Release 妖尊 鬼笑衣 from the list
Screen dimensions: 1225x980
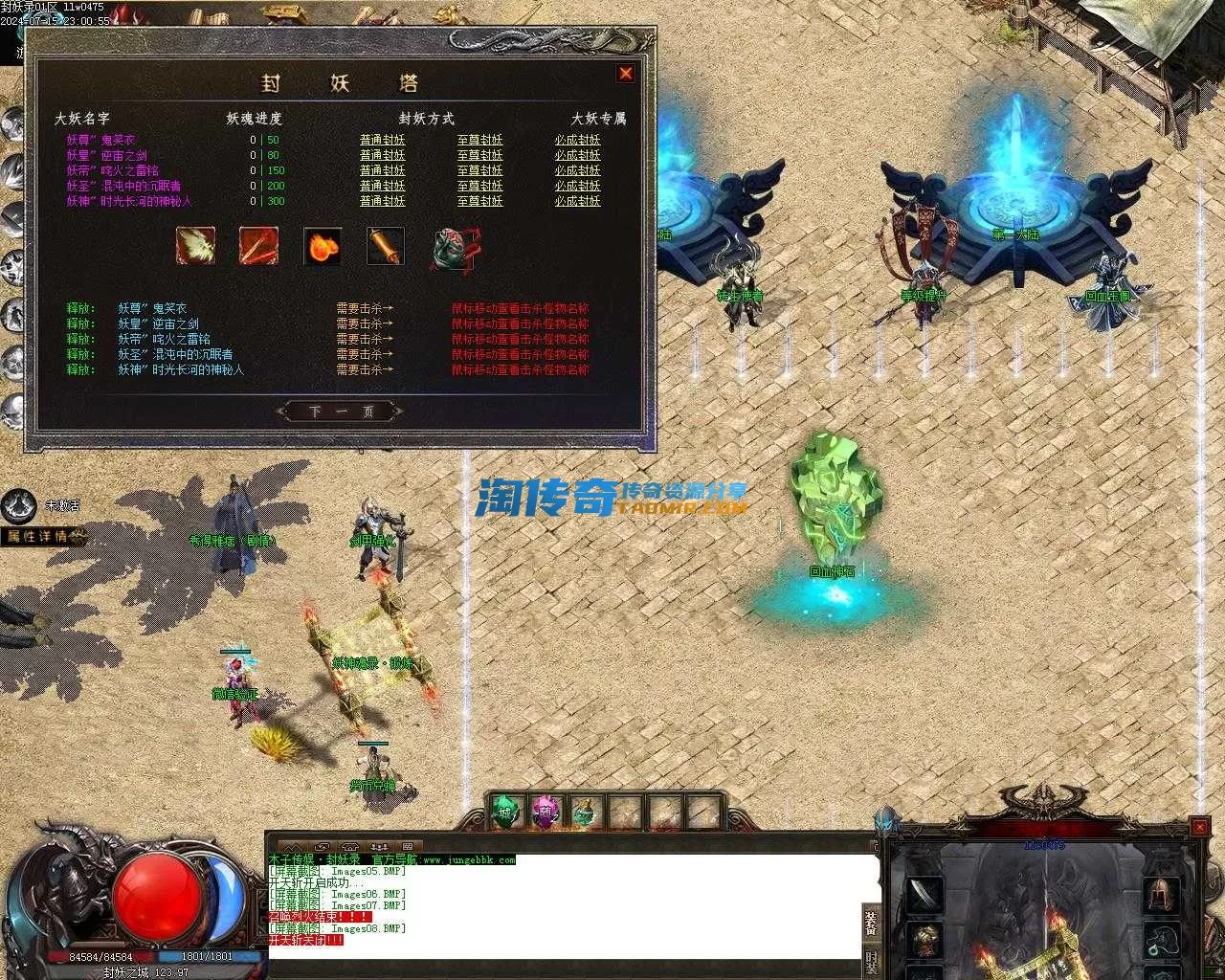tap(80, 308)
